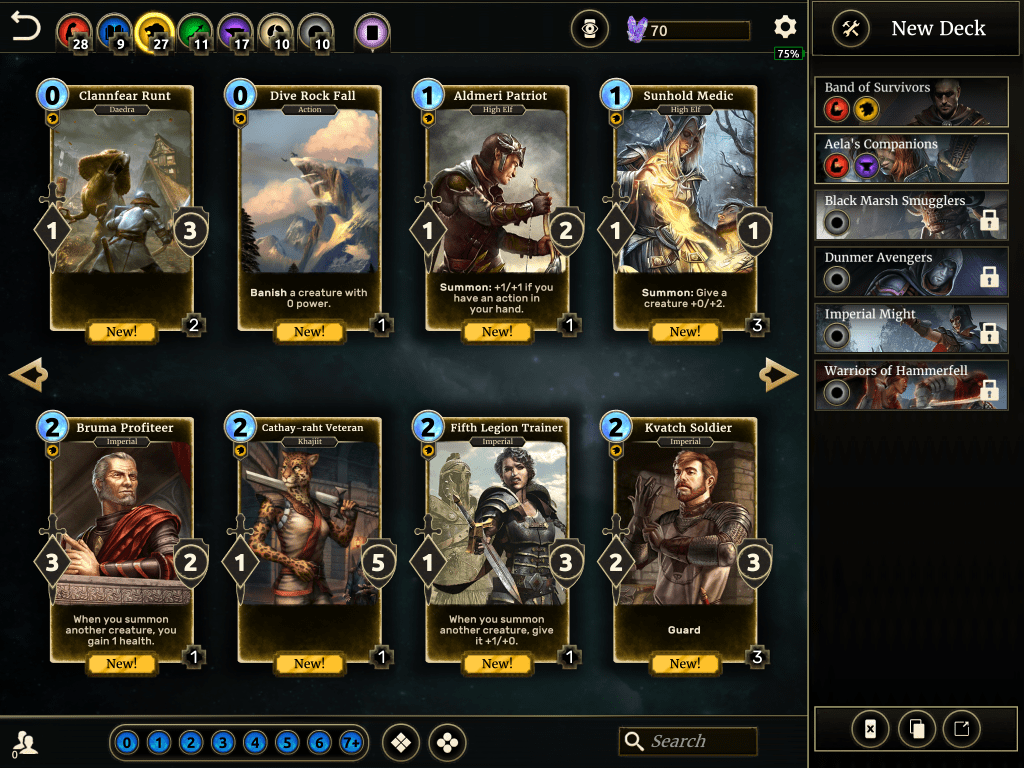
Task: Open the Aela's Companions deck
Action: [x=911, y=157]
